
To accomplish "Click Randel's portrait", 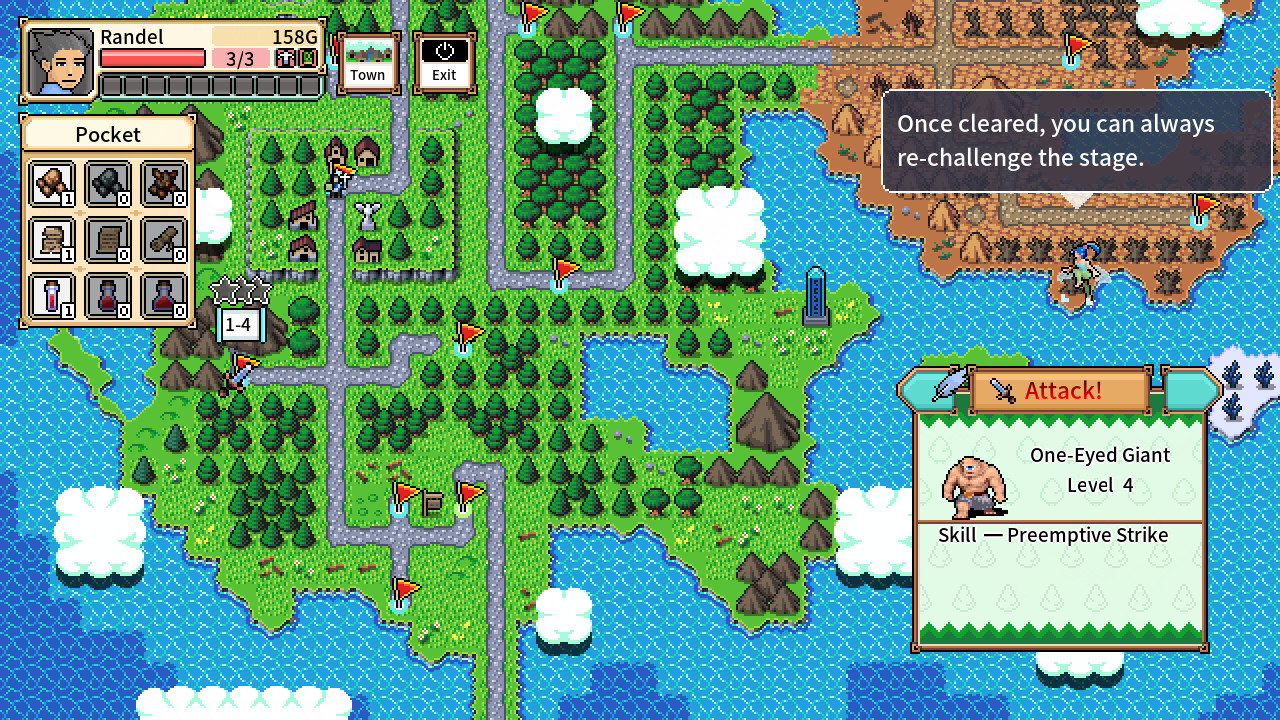I will (x=58, y=60).
